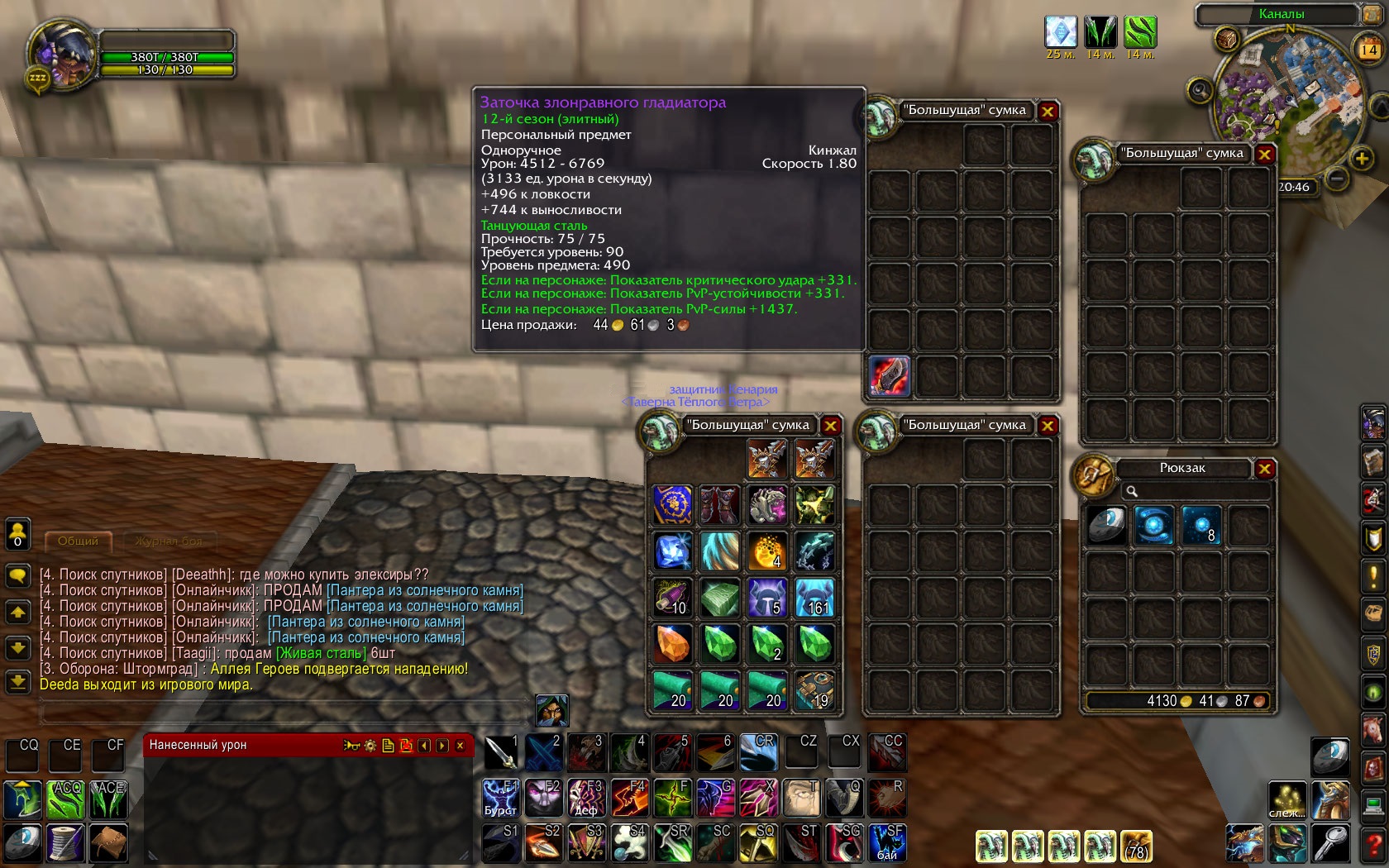Select the orange gem in the bag
This screenshot has height=868, width=1389.
point(672,644)
